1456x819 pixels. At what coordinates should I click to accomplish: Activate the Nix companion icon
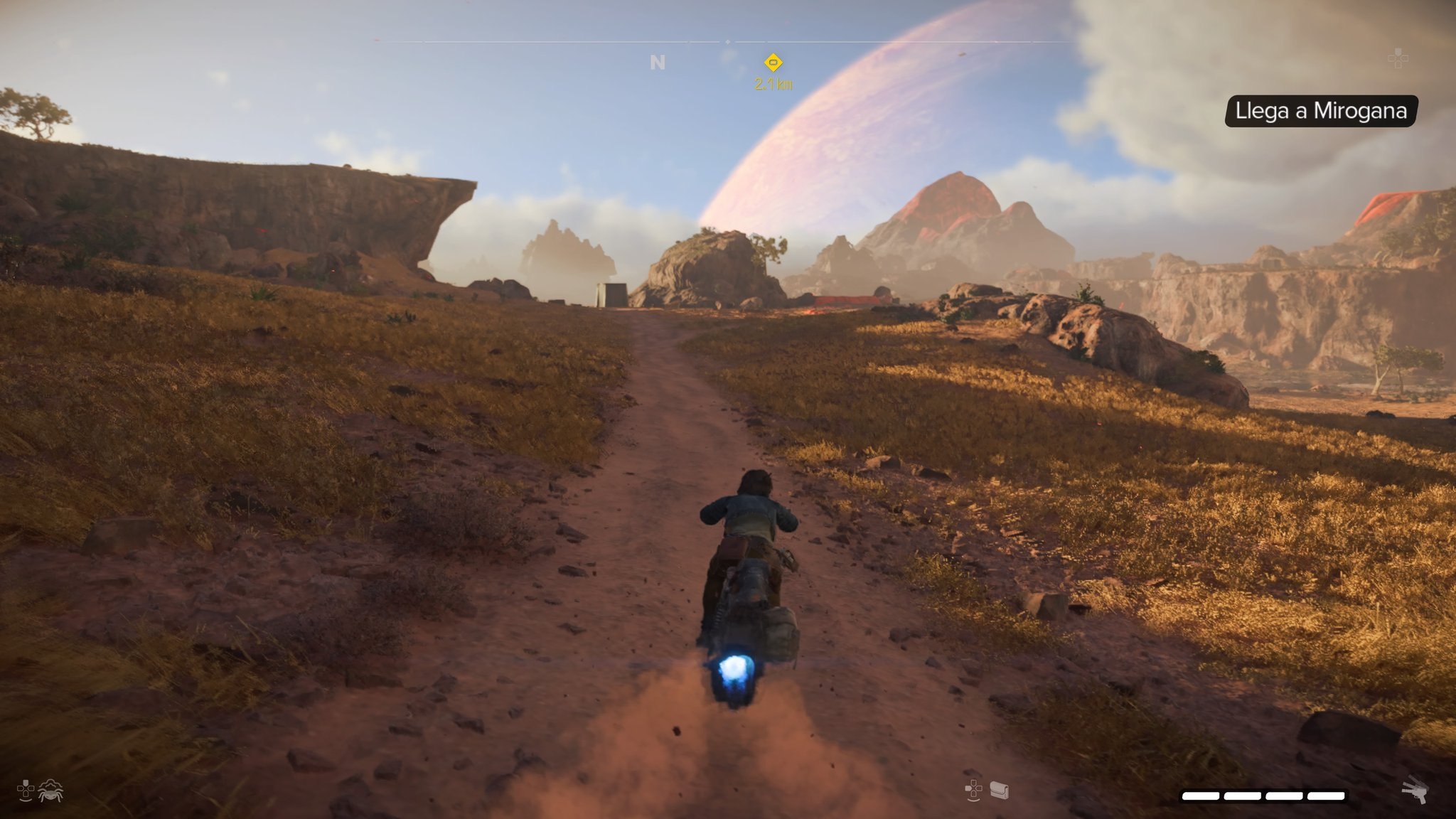[x=51, y=790]
